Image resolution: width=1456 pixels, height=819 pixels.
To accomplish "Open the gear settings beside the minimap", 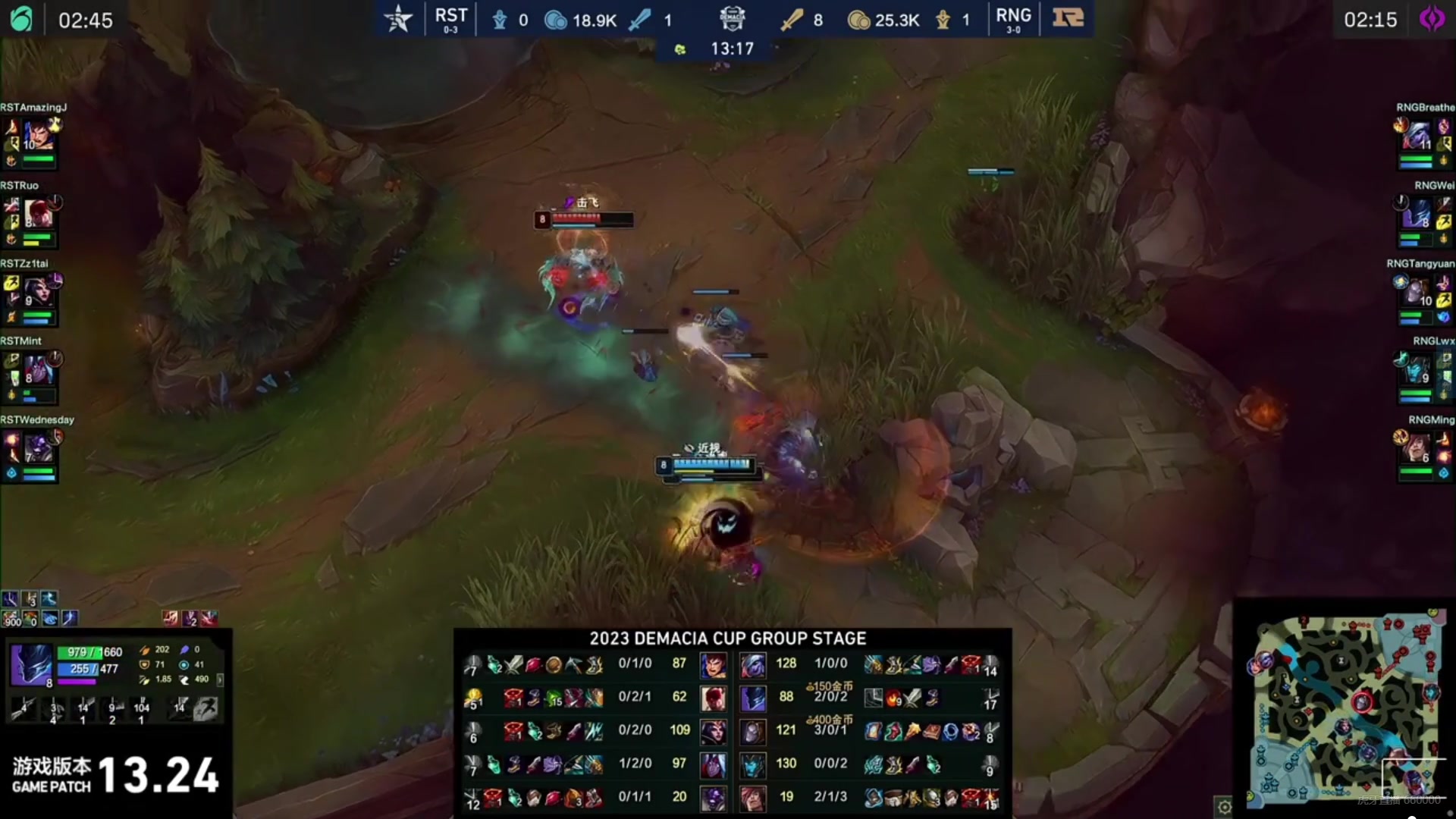I will tap(1224, 808).
